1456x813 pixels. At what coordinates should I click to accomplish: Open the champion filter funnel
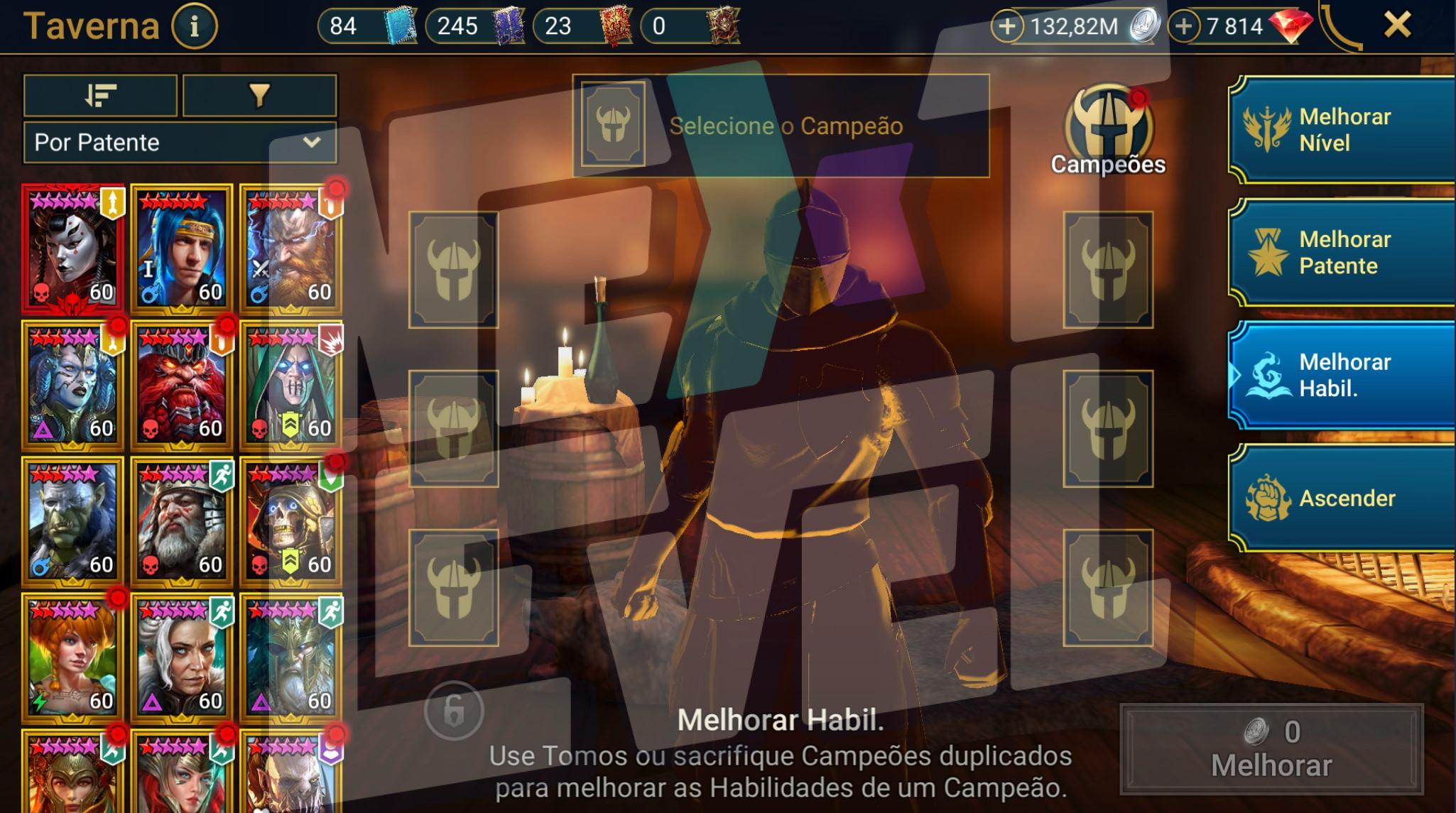(259, 95)
